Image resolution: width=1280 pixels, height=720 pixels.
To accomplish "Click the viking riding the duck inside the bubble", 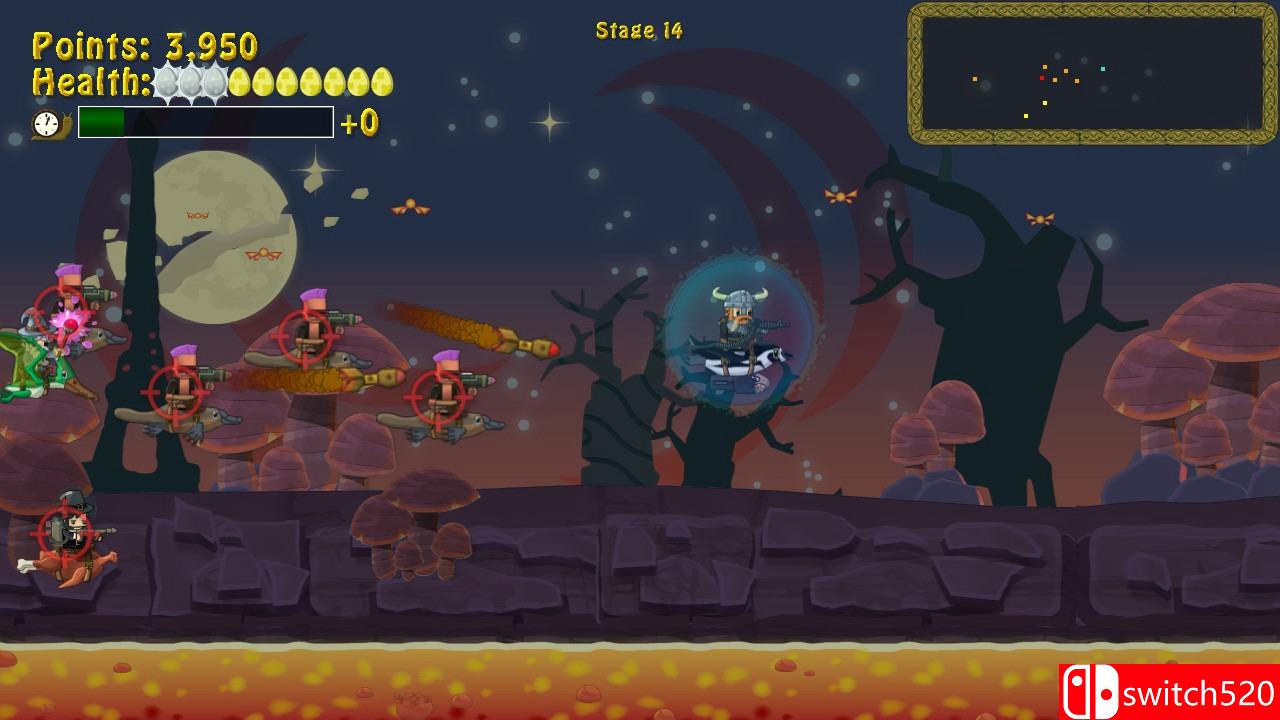I will pos(737,330).
